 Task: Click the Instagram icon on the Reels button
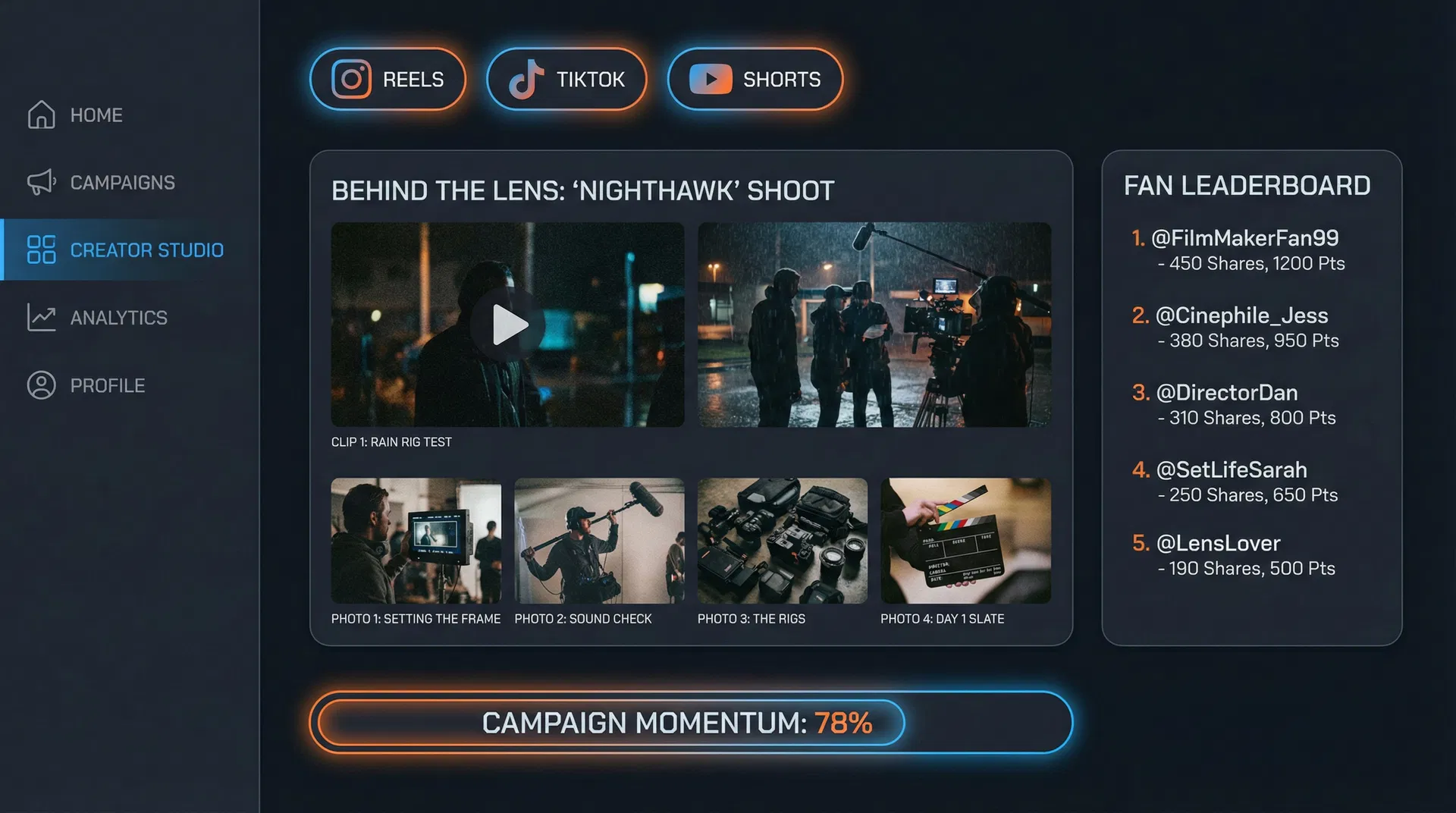click(352, 79)
